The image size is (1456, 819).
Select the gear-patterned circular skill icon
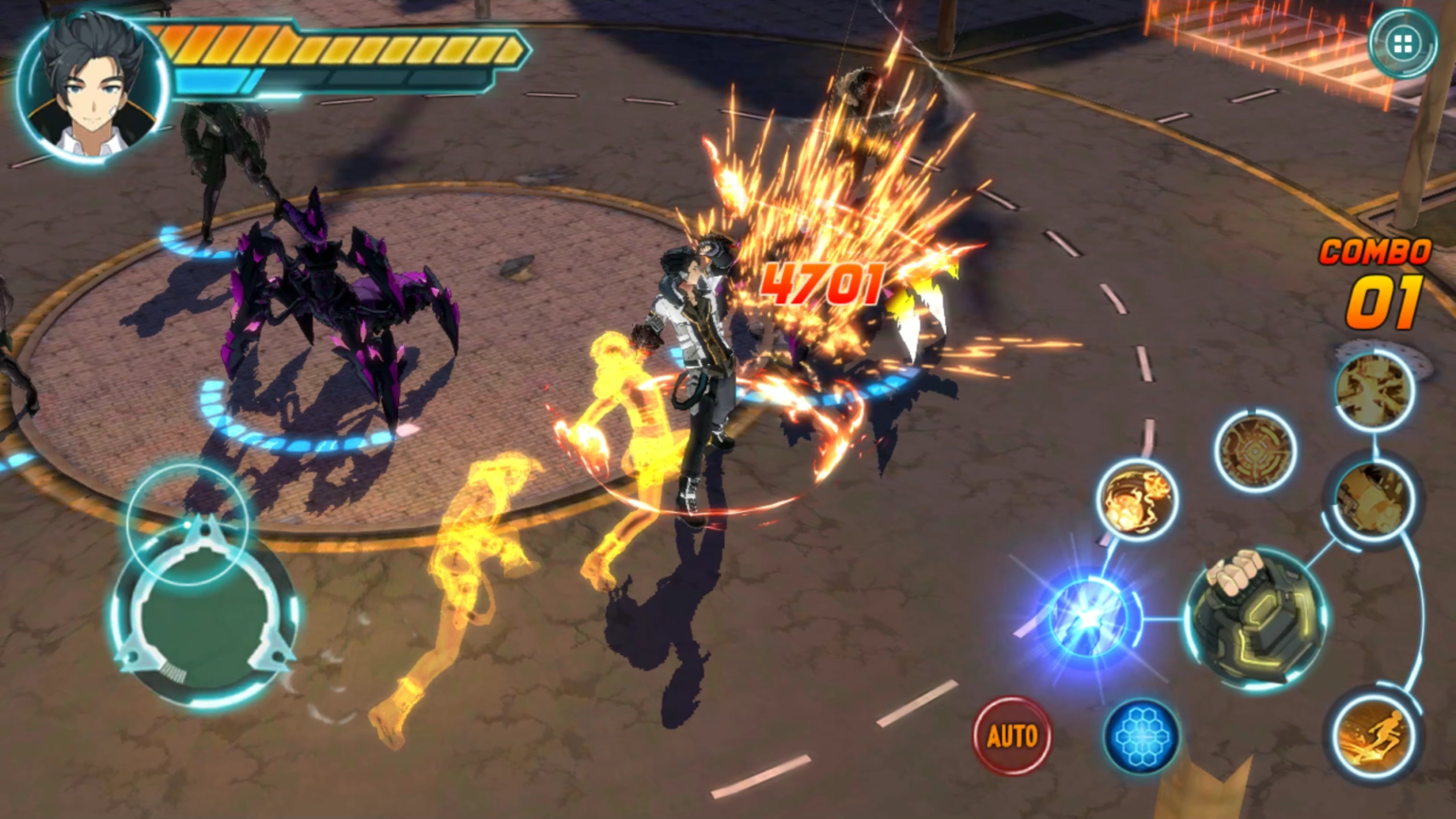pyautogui.click(x=1256, y=453)
